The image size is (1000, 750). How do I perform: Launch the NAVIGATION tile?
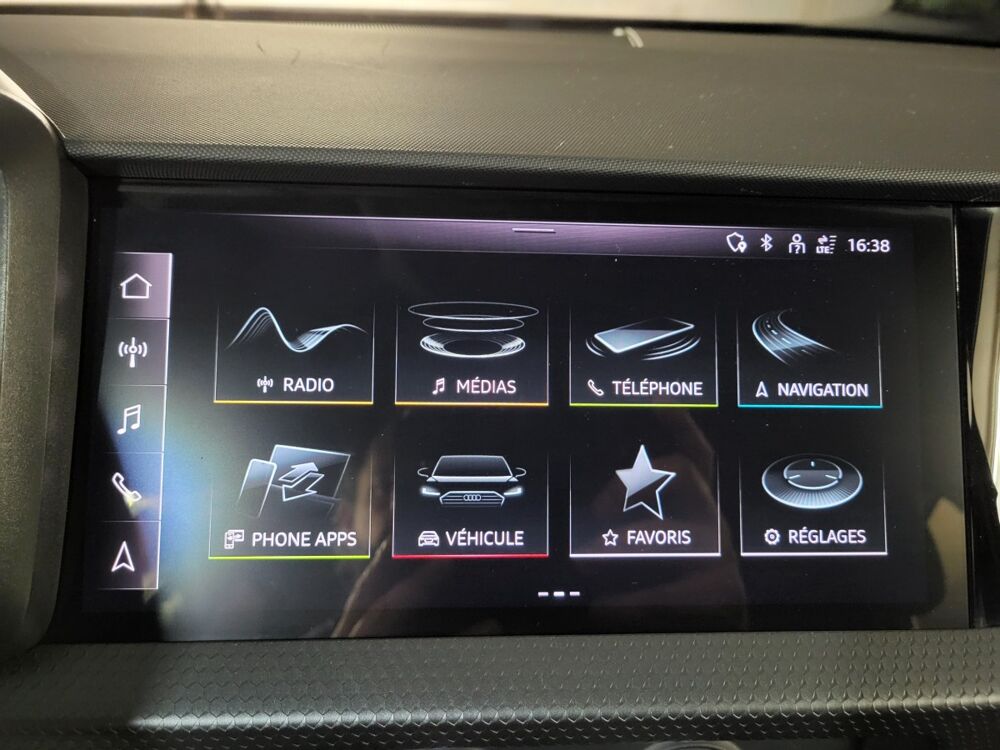(810, 357)
